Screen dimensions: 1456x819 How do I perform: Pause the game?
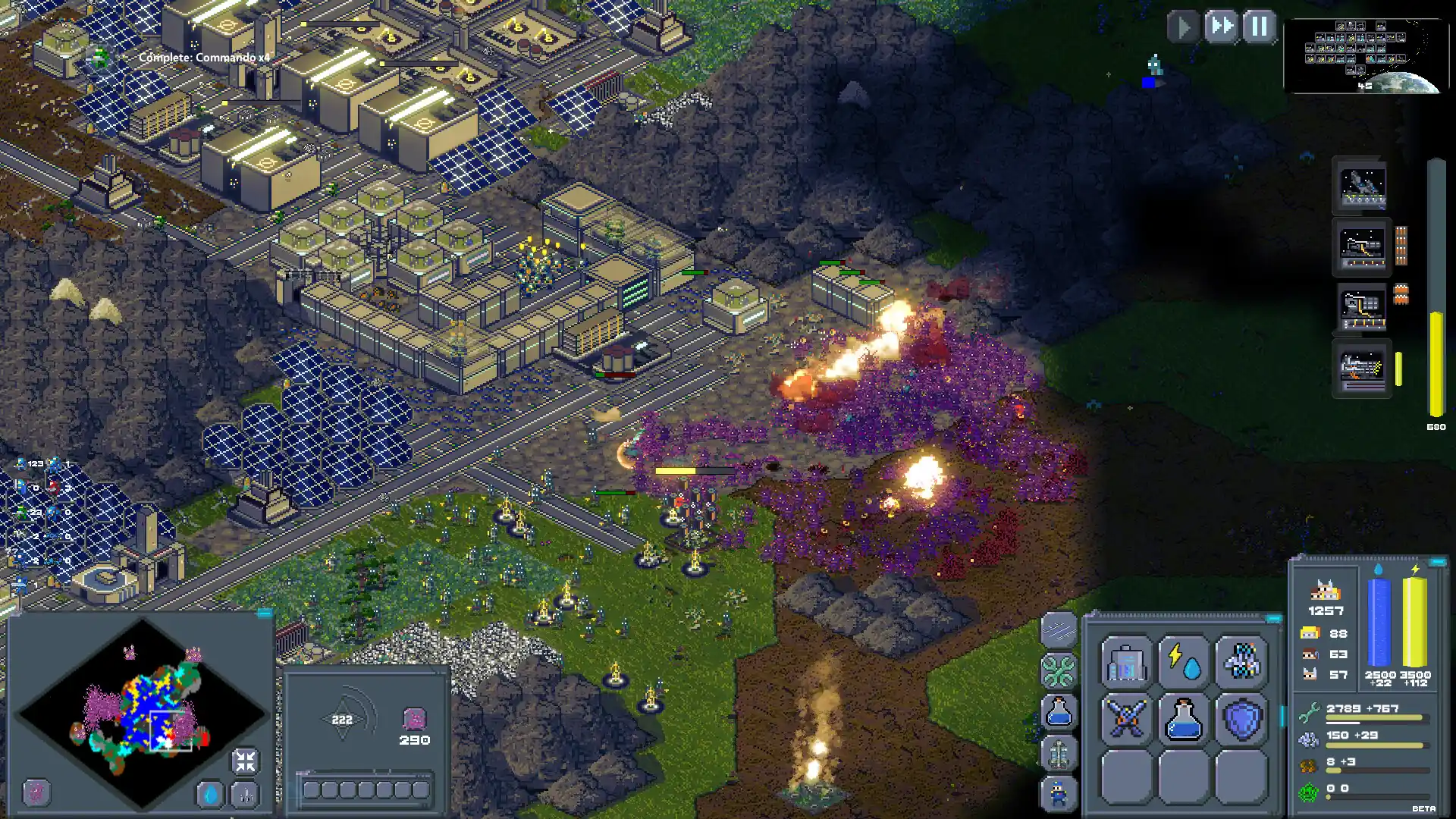point(1258,27)
